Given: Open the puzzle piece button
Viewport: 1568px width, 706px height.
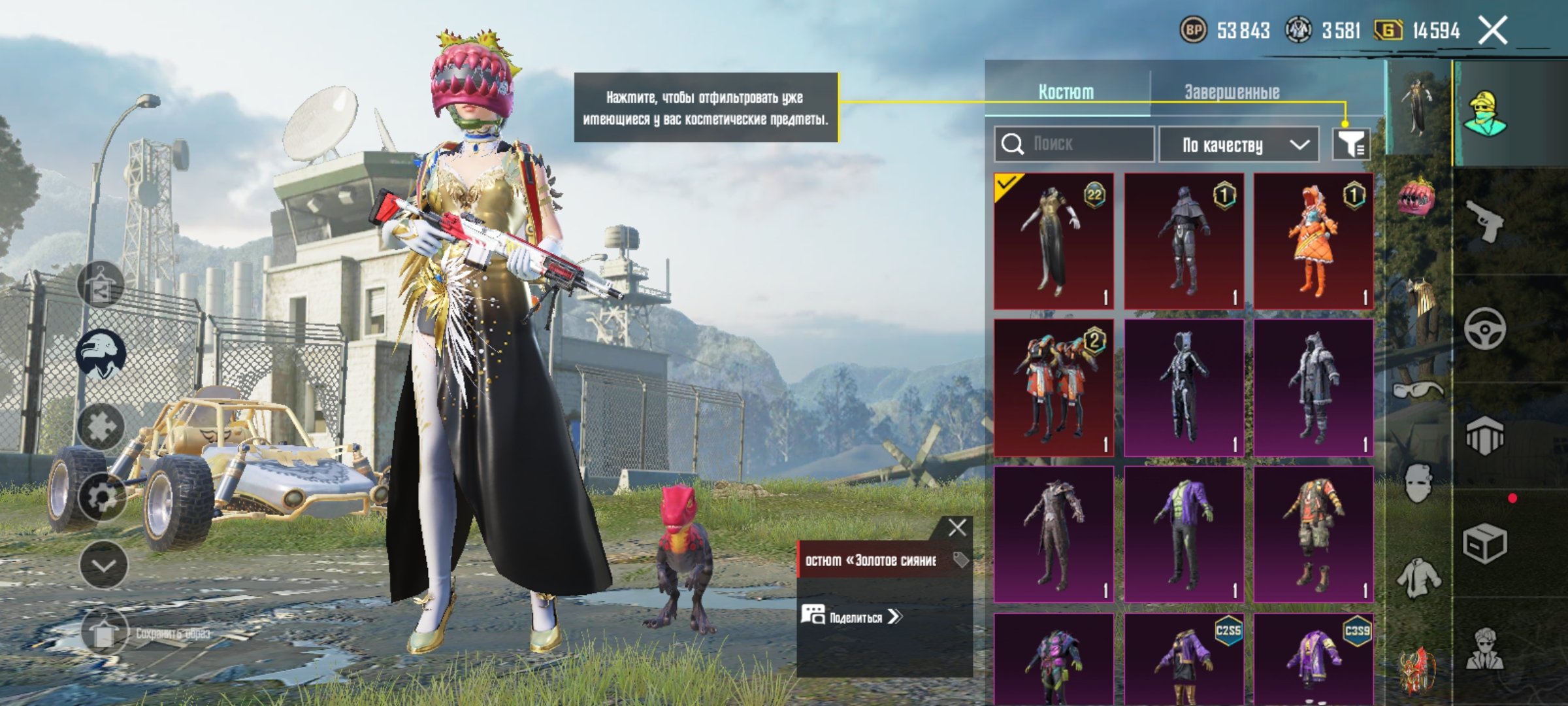Looking at the screenshot, I should [x=101, y=427].
